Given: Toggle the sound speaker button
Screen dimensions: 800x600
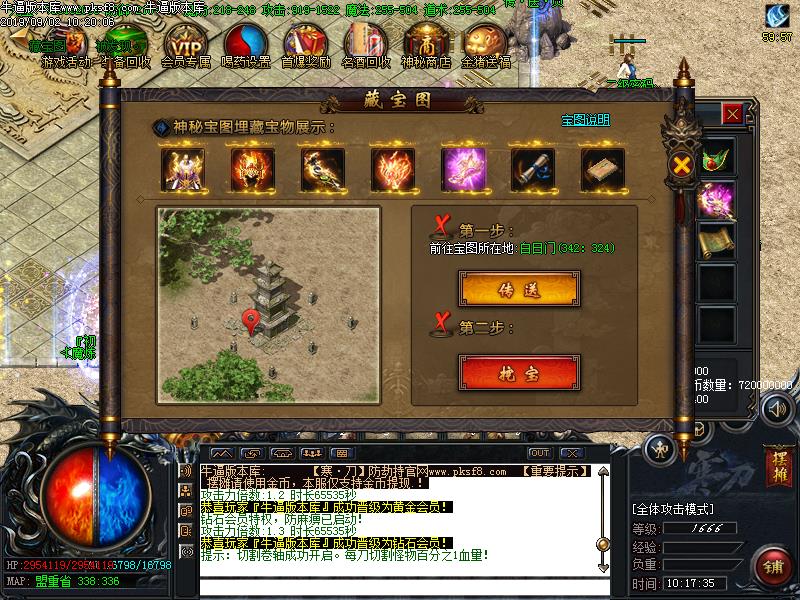Looking at the screenshot, I should [x=776, y=409].
